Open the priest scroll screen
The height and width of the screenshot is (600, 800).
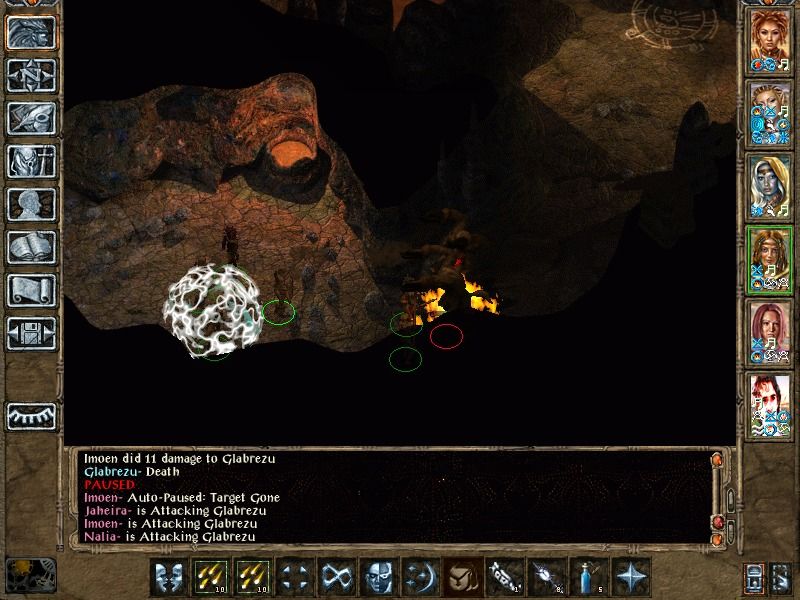[29, 290]
